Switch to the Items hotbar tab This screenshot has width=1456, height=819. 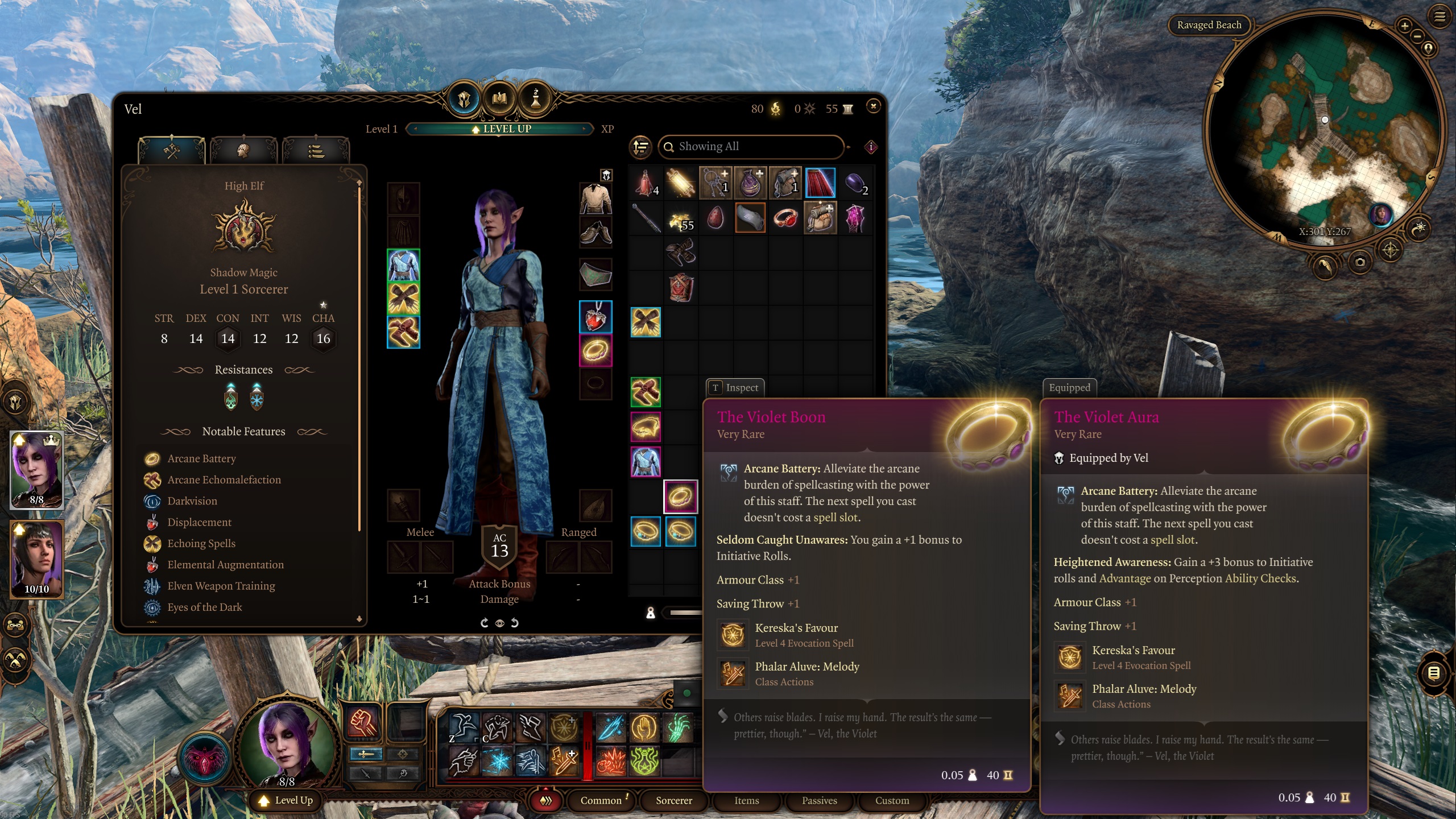click(746, 800)
